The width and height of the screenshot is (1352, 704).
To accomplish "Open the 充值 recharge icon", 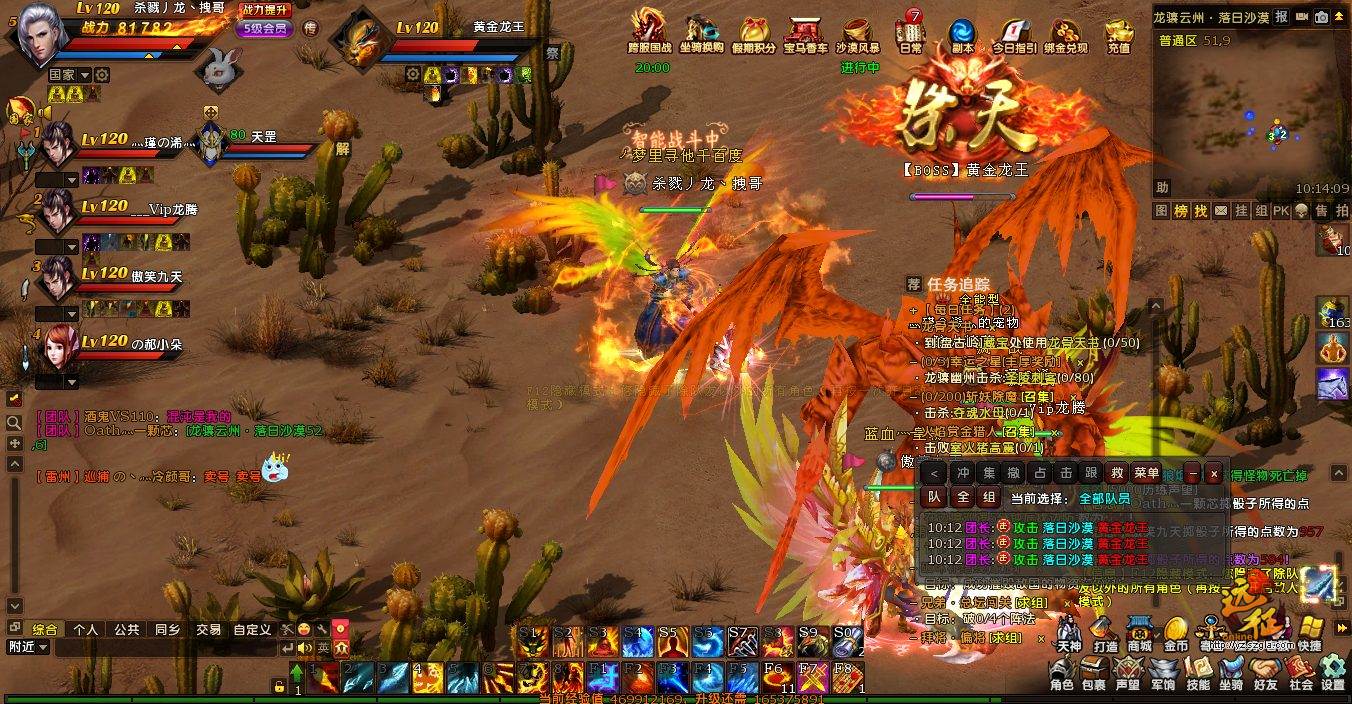I will click(1119, 35).
